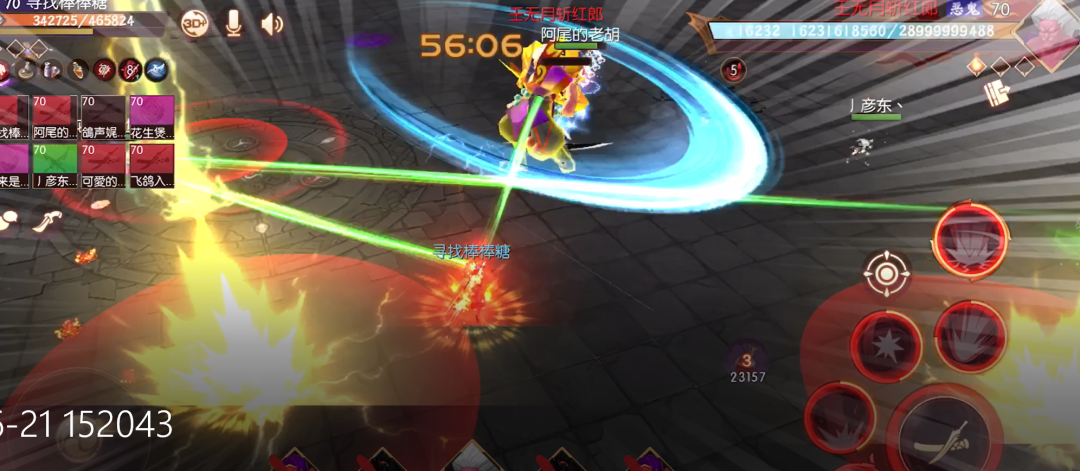Open the chat bubble icon
This screenshot has height=471, width=1080.
[10, 218]
